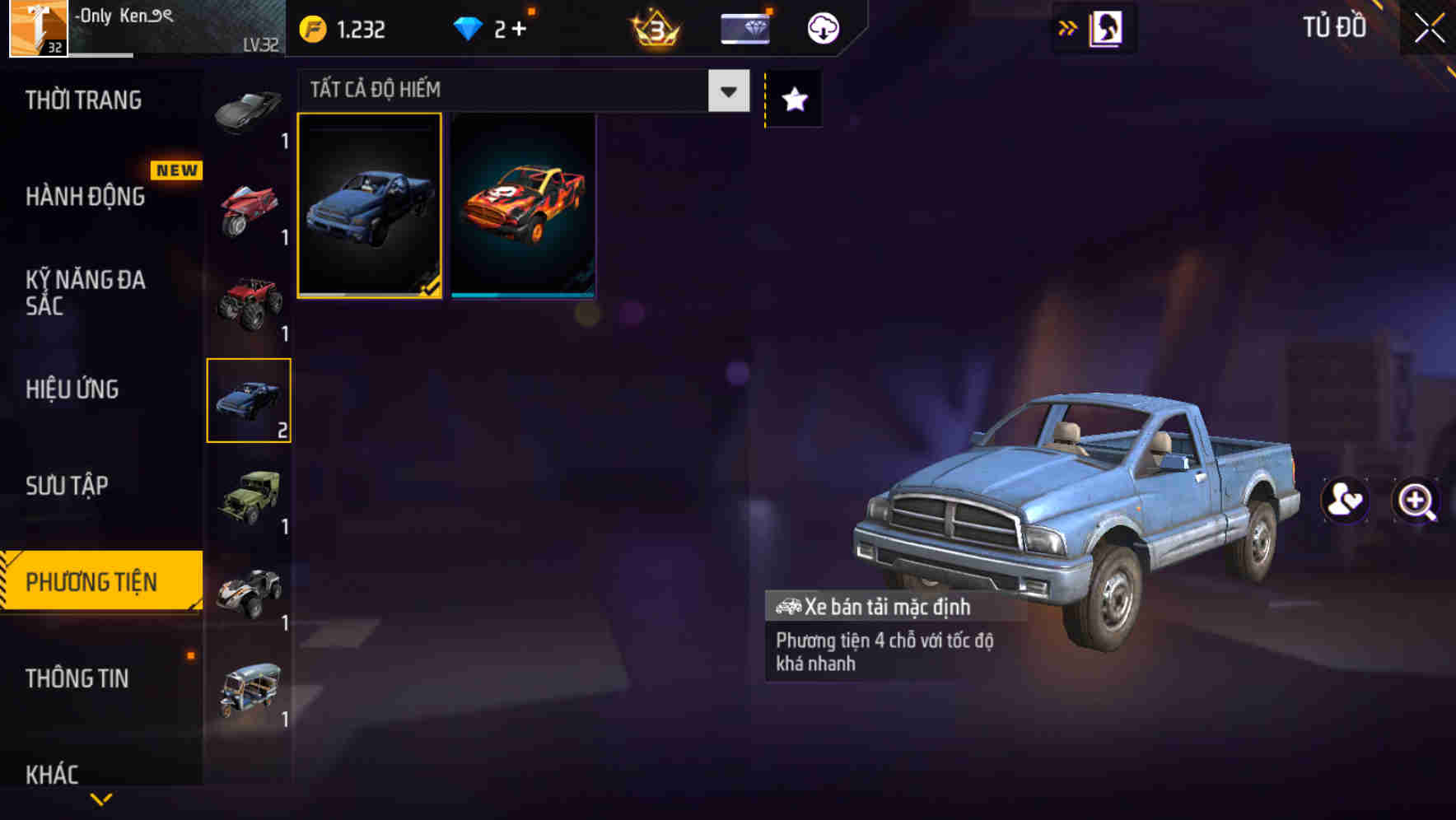
Task: Click the membership card icon
Action: click(744, 28)
